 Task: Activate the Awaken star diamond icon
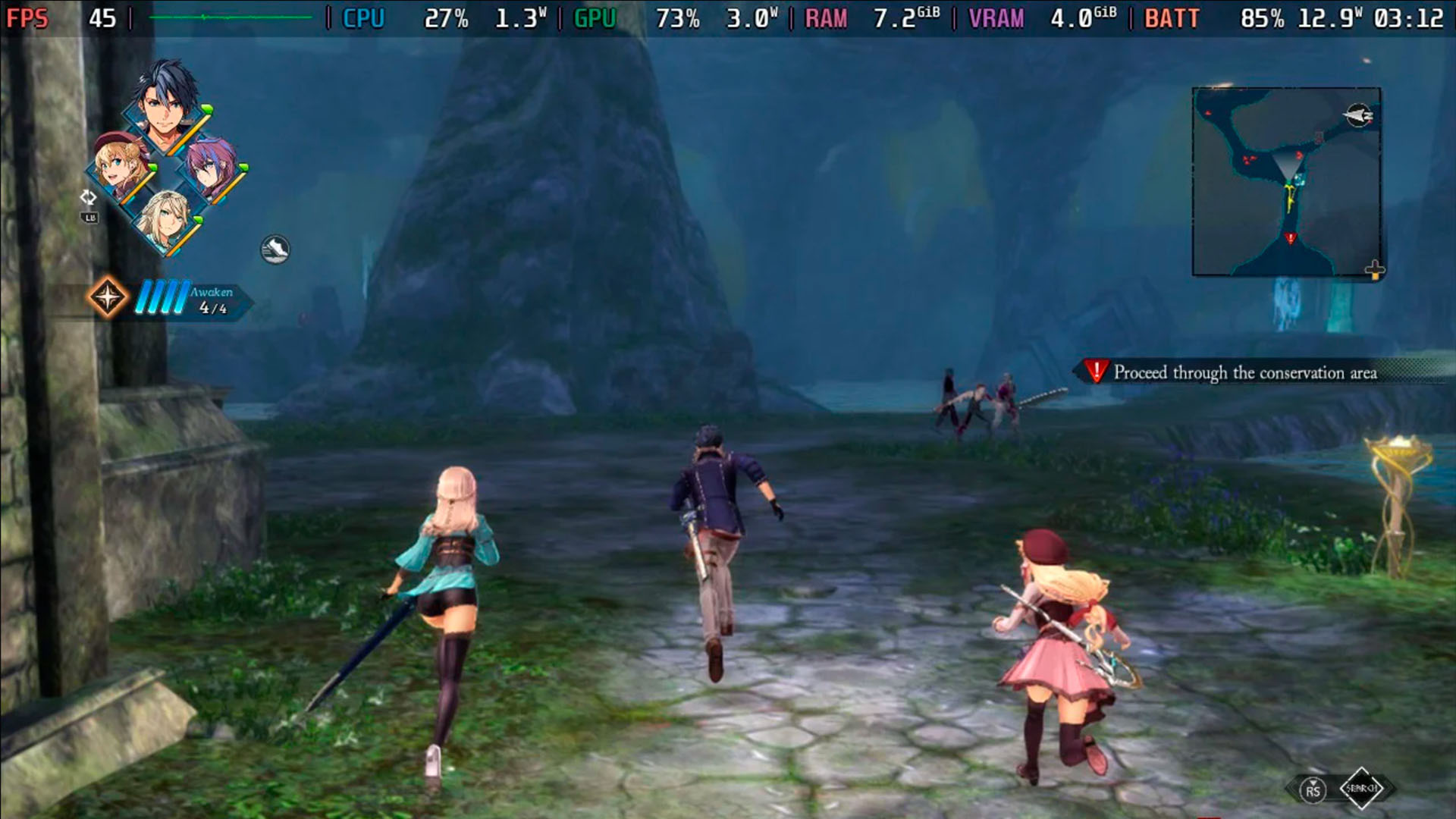(108, 297)
